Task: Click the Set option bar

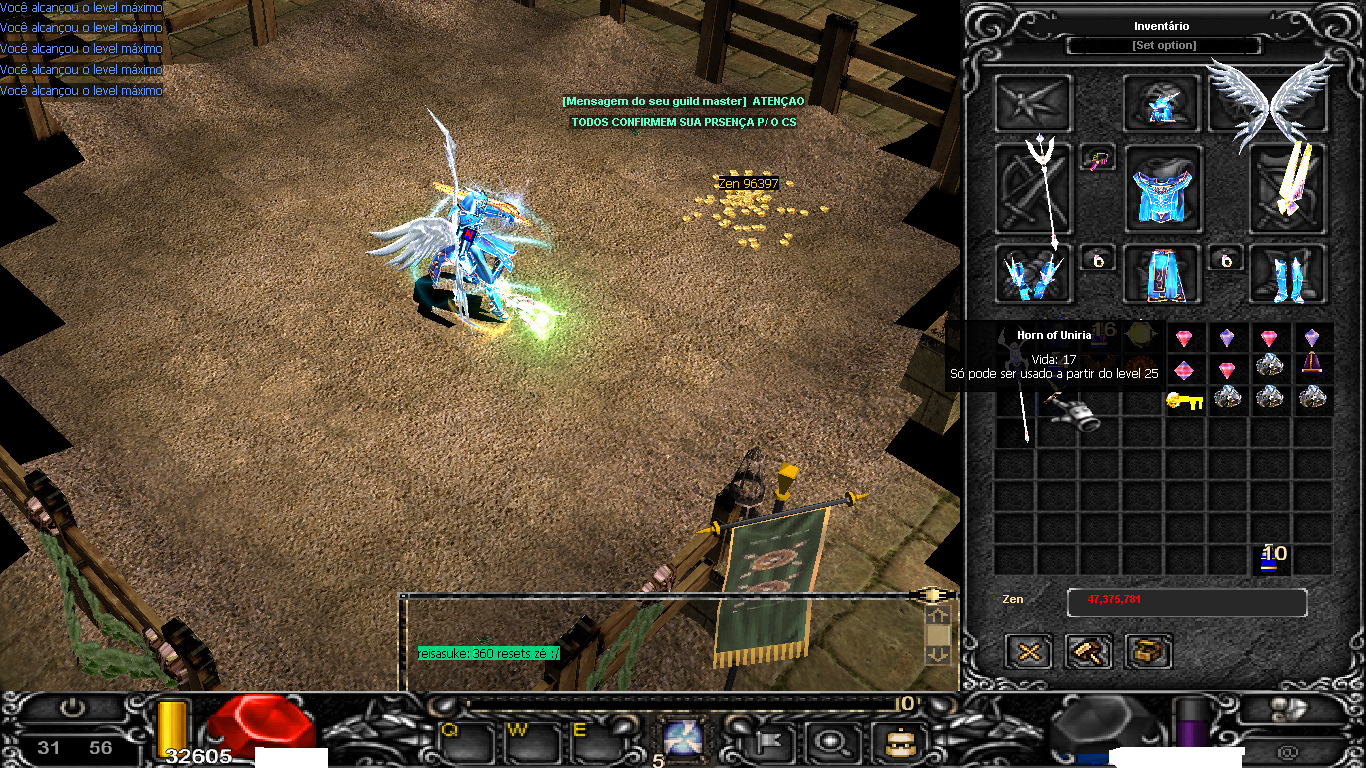Action: pos(1164,46)
